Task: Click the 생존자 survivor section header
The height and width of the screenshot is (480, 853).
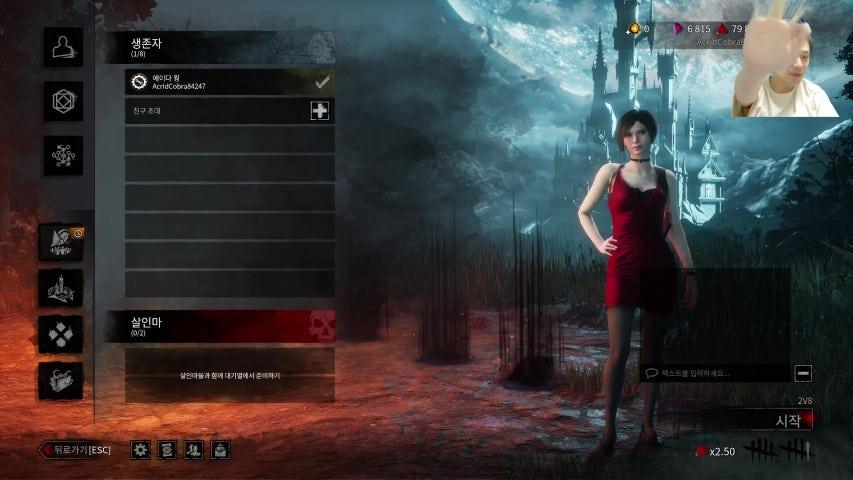Action: [219, 47]
